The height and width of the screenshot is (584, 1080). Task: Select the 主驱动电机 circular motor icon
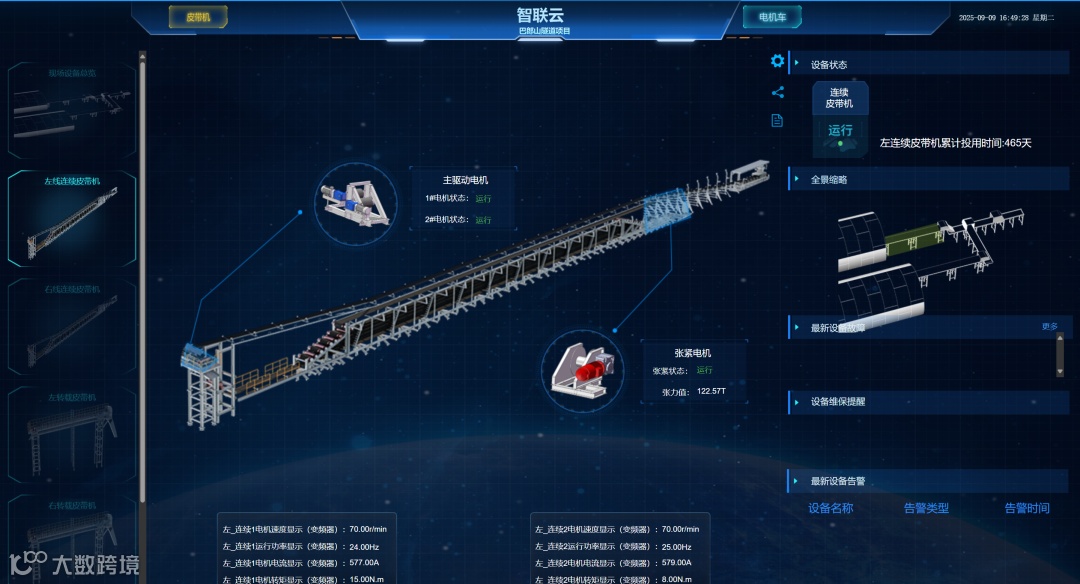pyautogui.click(x=357, y=203)
